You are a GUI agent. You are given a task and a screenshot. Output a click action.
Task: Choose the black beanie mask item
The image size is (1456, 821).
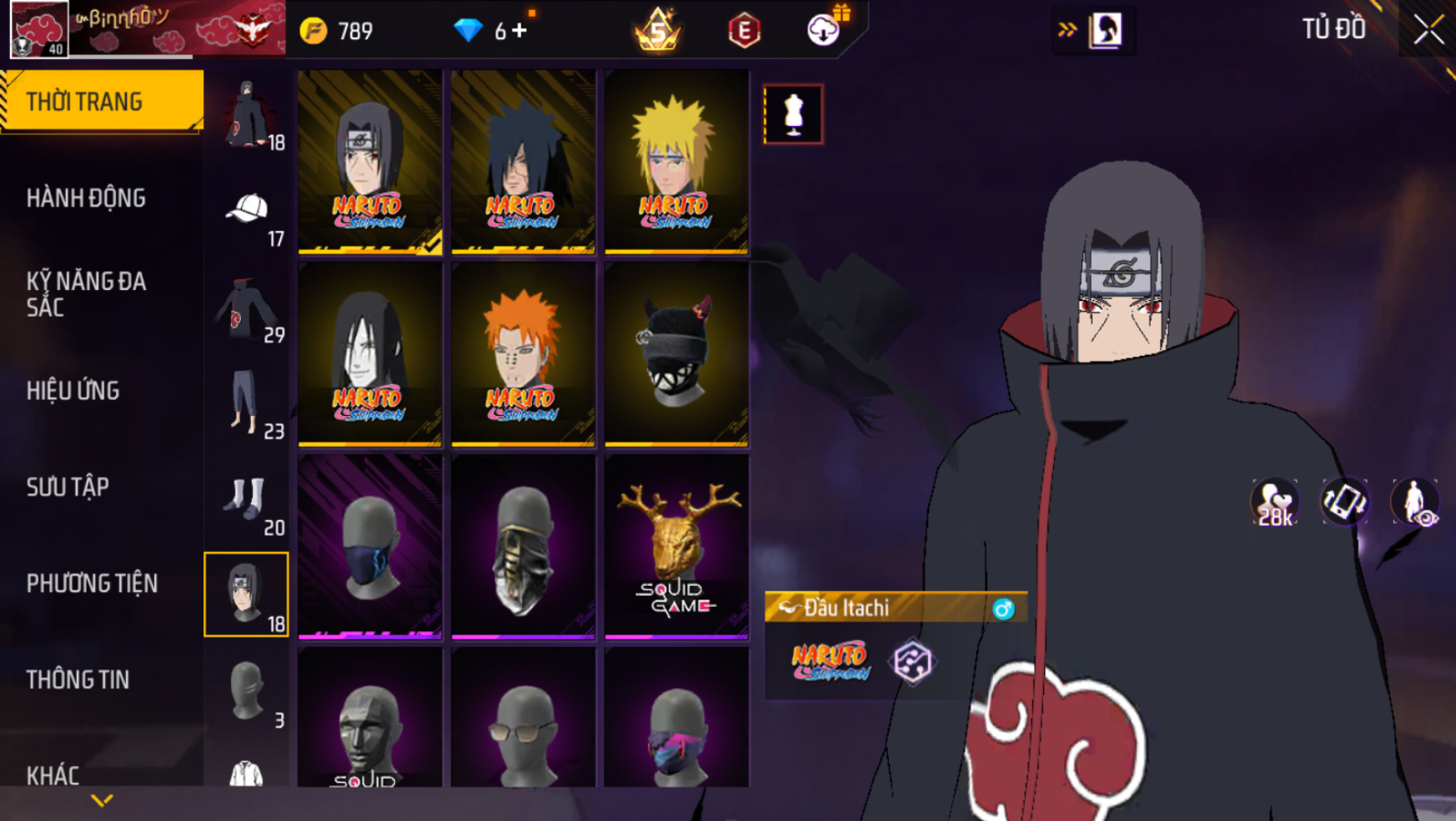point(676,354)
